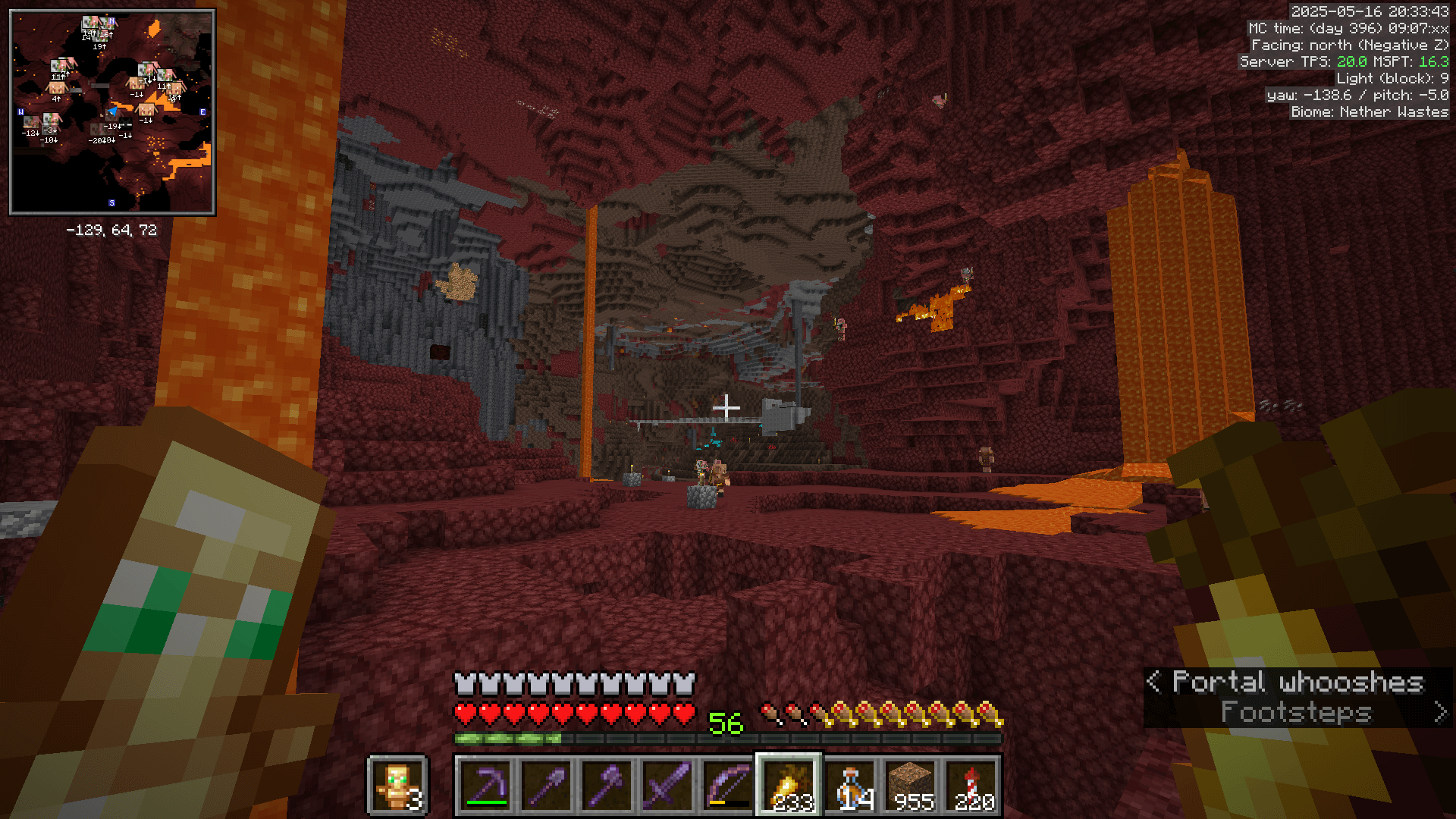Click the coordinates readout -129, 64, 72
The height and width of the screenshot is (819, 1456).
click(112, 230)
